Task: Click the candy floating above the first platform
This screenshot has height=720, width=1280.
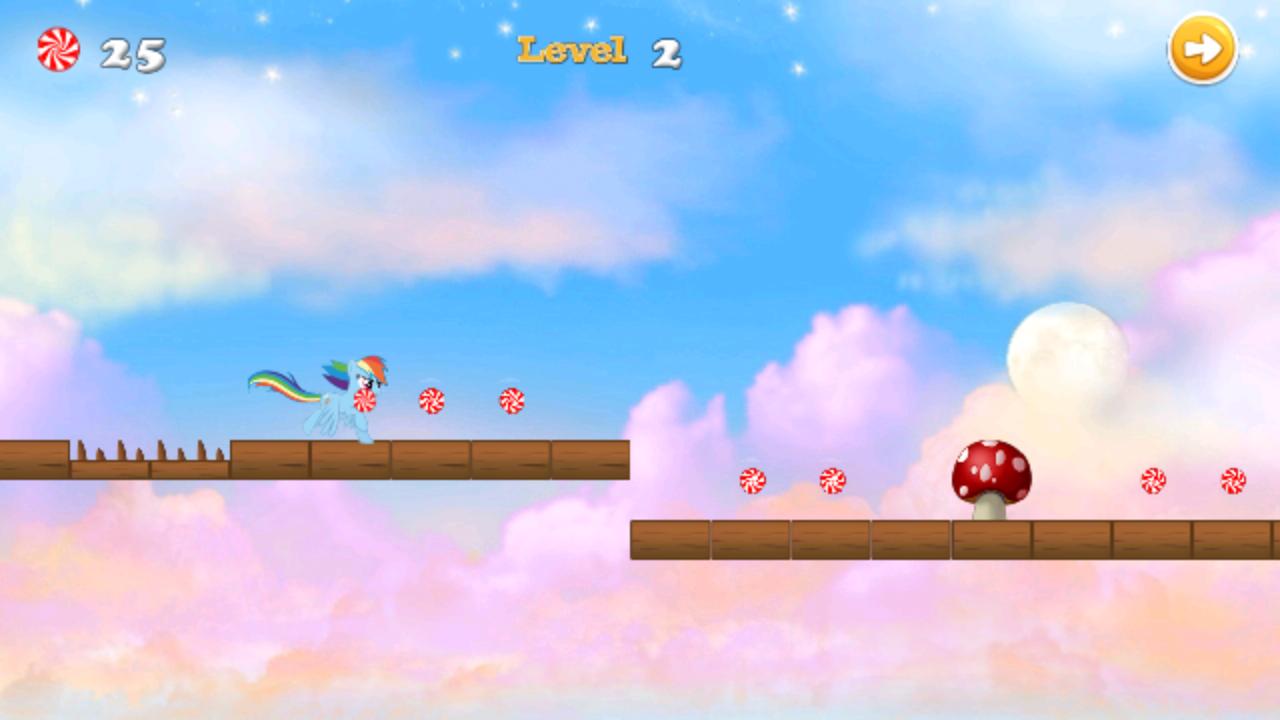Action: click(430, 398)
